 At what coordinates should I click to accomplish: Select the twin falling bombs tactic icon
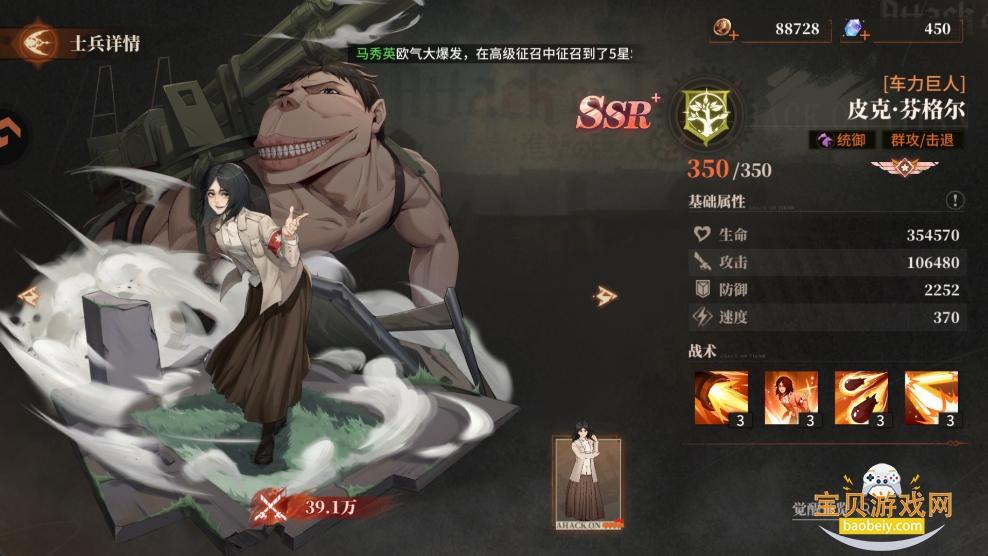click(861, 399)
